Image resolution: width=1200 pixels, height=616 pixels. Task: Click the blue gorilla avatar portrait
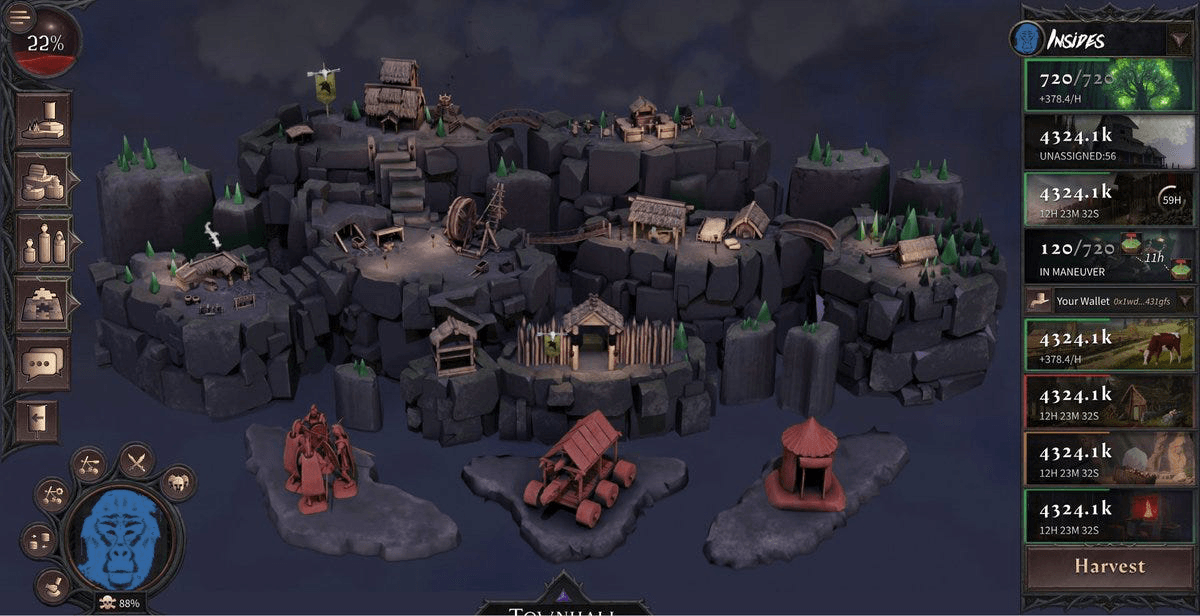coord(122,541)
